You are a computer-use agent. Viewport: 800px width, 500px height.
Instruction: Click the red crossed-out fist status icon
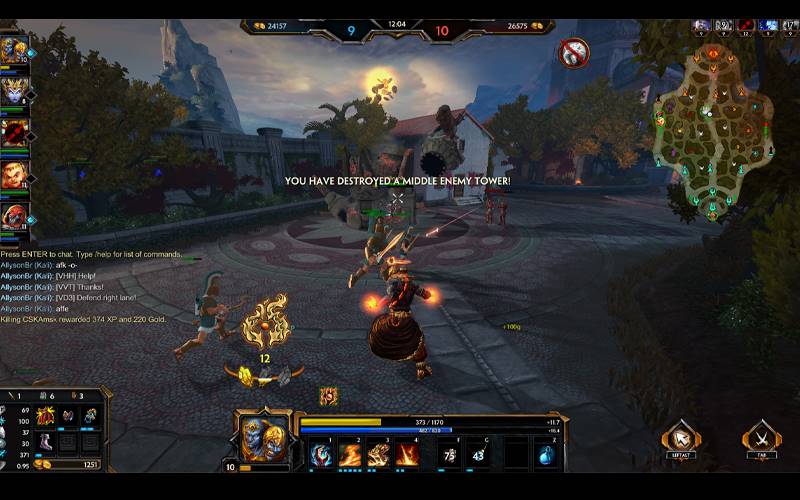573,52
